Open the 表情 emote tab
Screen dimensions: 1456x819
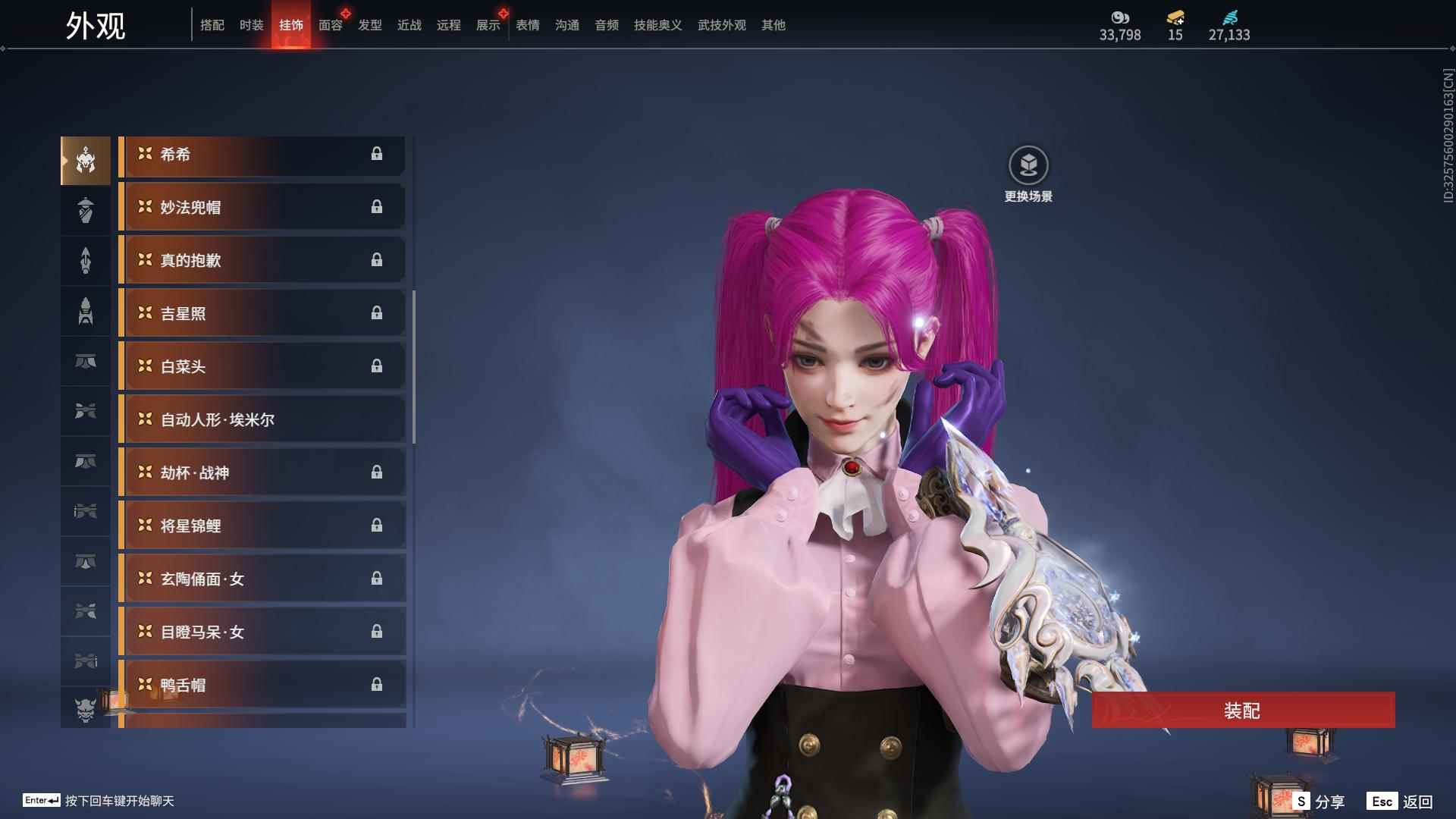tap(528, 25)
